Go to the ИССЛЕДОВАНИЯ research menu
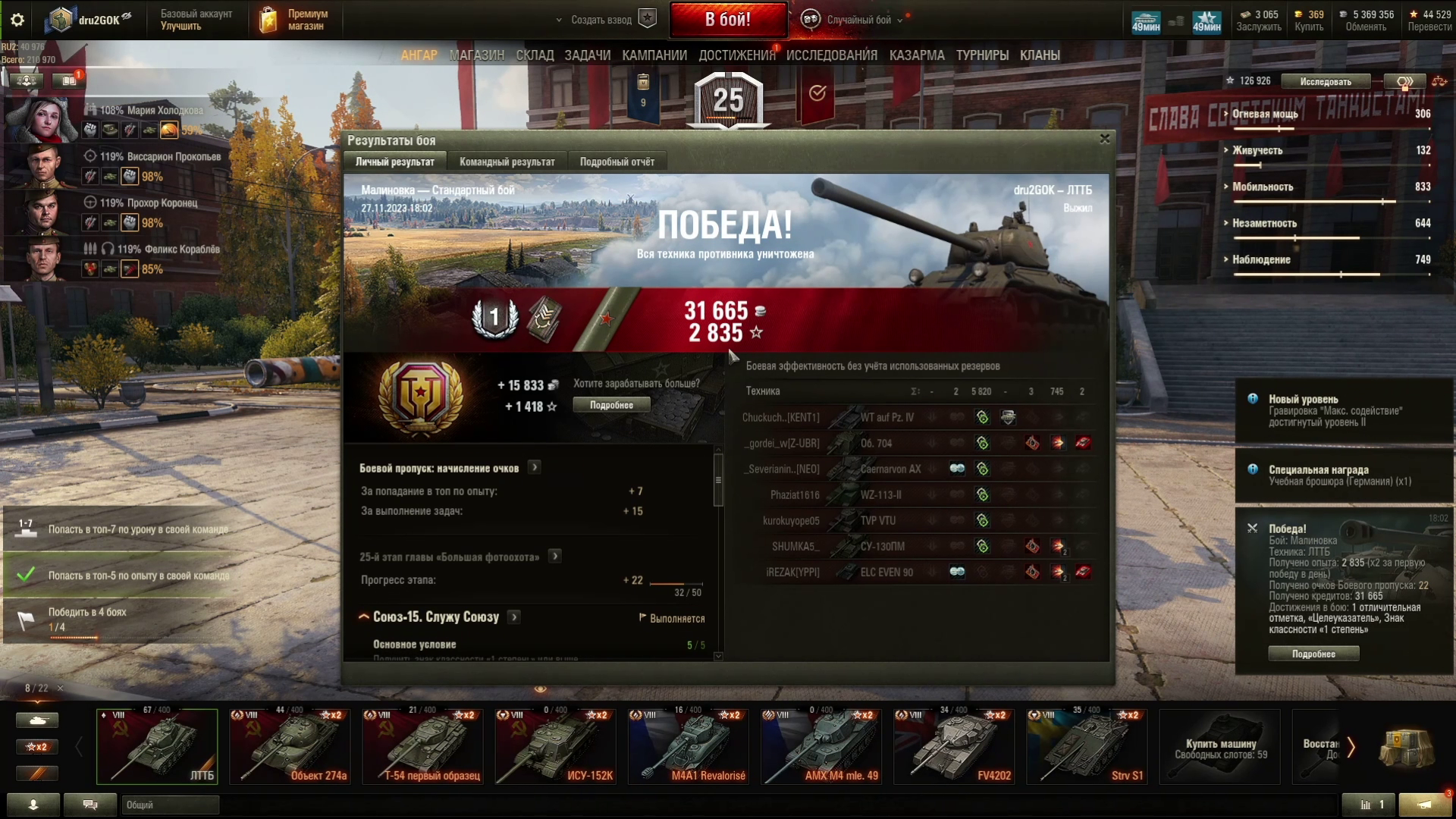This screenshot has width=1456, height=819. [x=831, y=55]
